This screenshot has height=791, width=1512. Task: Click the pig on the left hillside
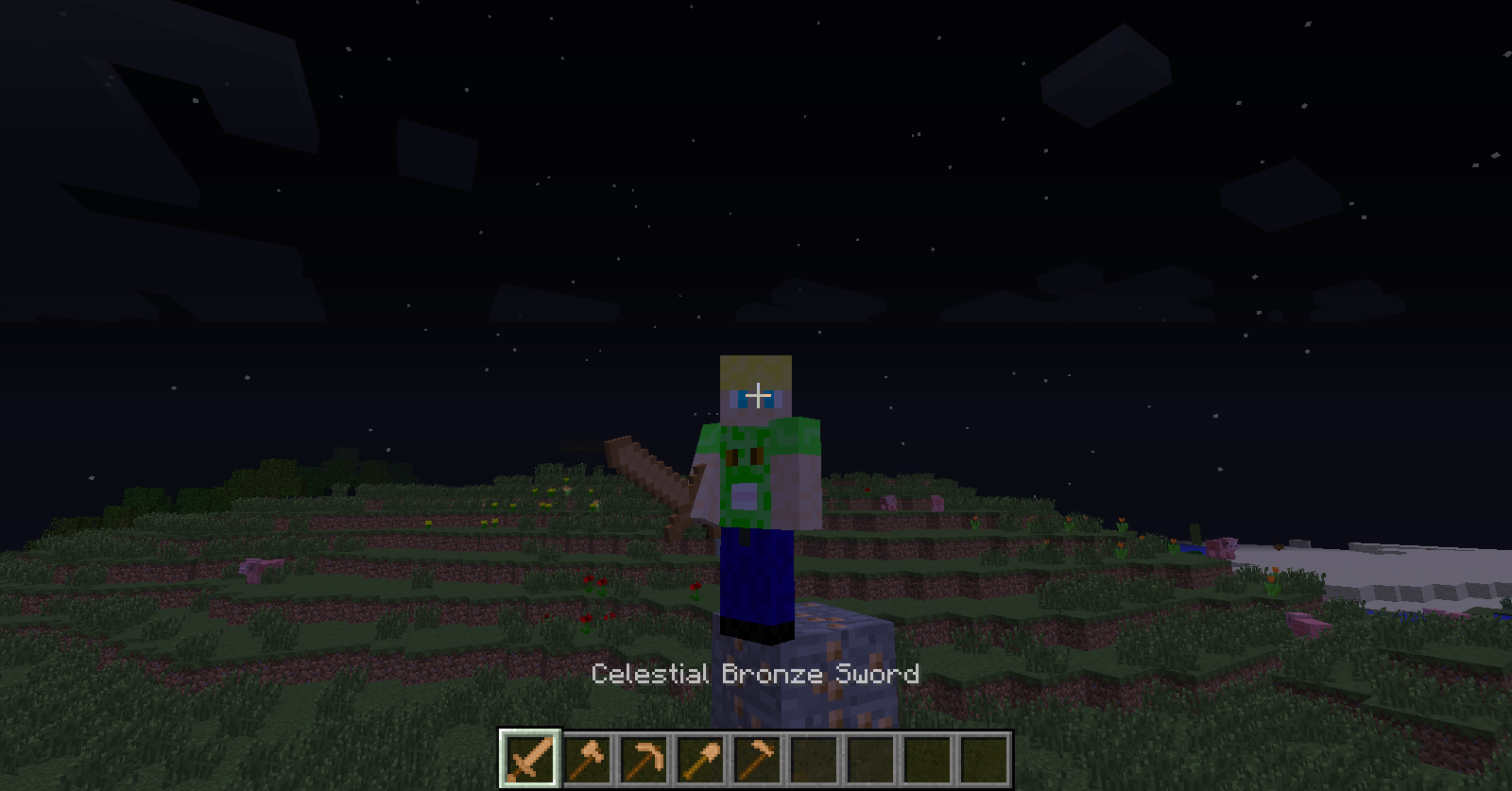[257, 569]
